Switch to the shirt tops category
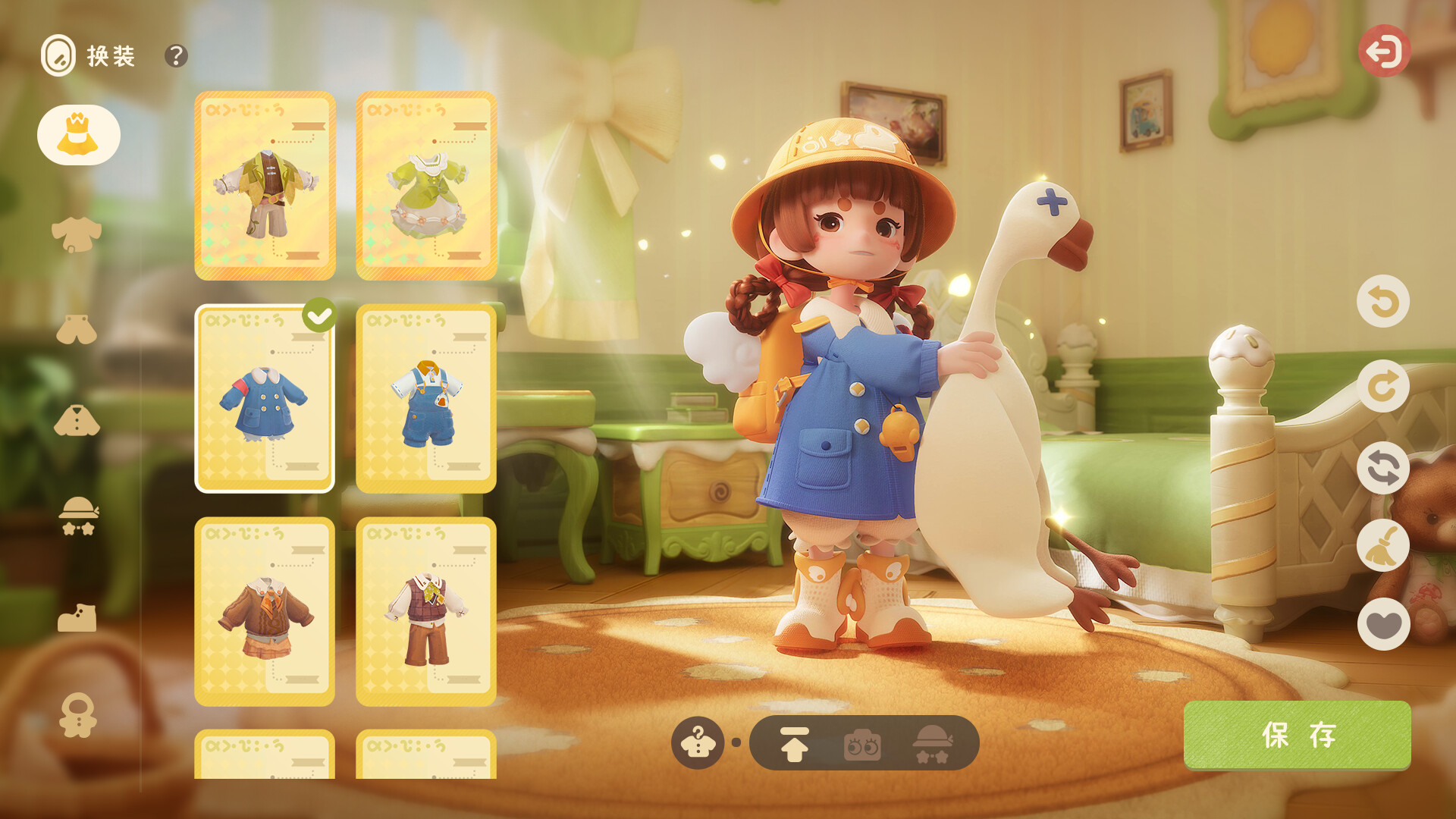Screen dimensions: 1456x819 pyautogui.click(x=77, y=234)
